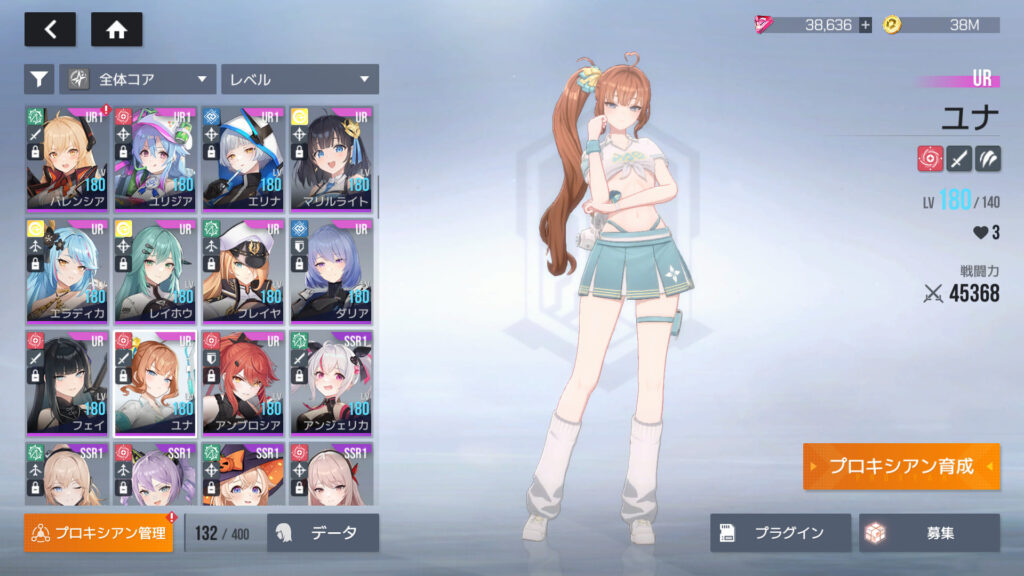The image size is (1024, 576).
Task: Go back using the arrow button
Action: tap(49, 29)
